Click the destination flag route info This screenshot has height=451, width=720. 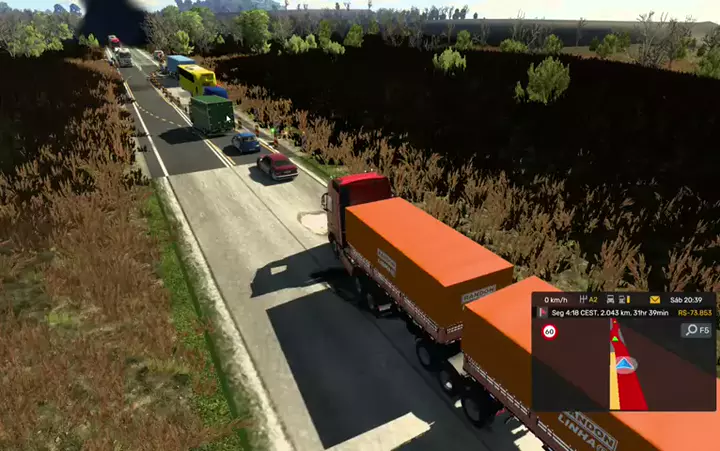coord(543,313)
